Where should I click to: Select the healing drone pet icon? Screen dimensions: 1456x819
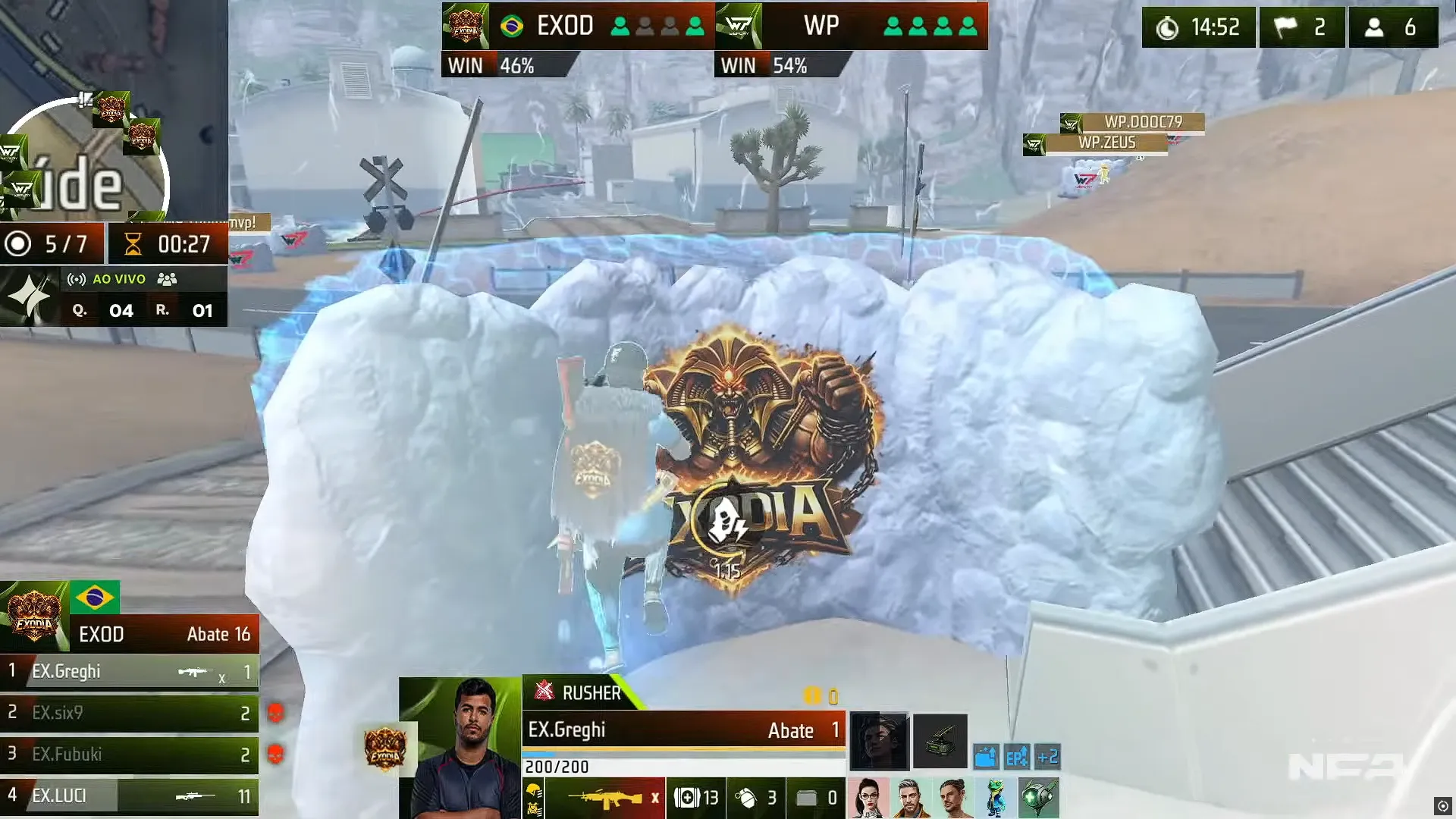[1039, 796]
